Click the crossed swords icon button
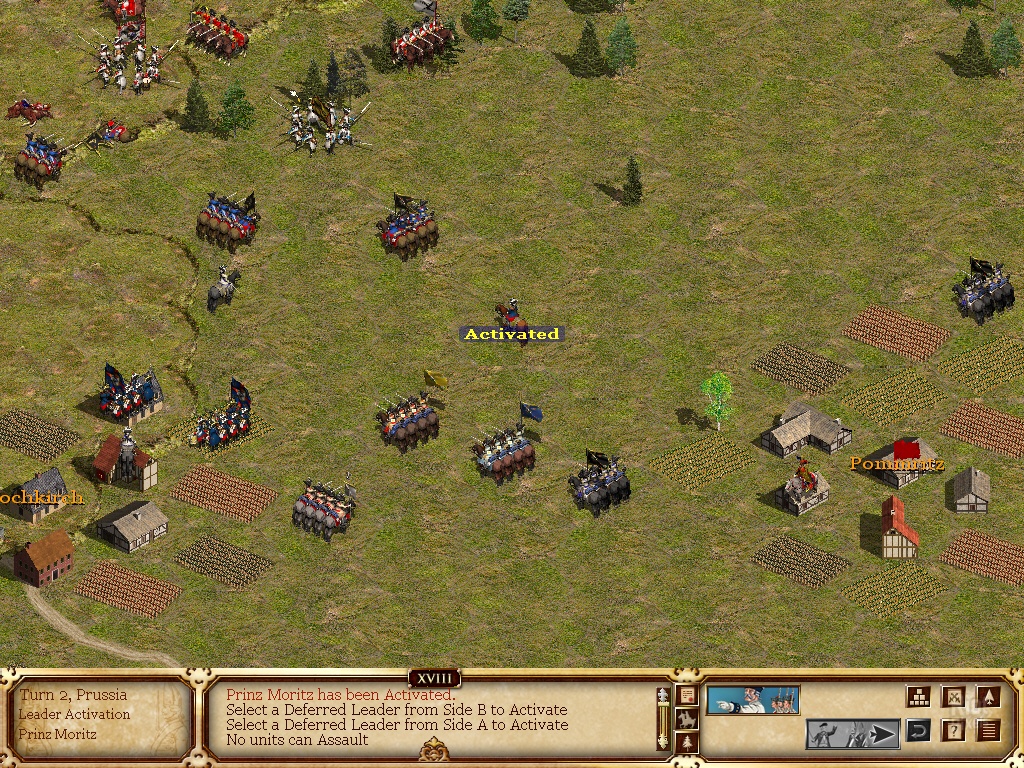The width and height of the screenshot is (1024, 768). 954,697
